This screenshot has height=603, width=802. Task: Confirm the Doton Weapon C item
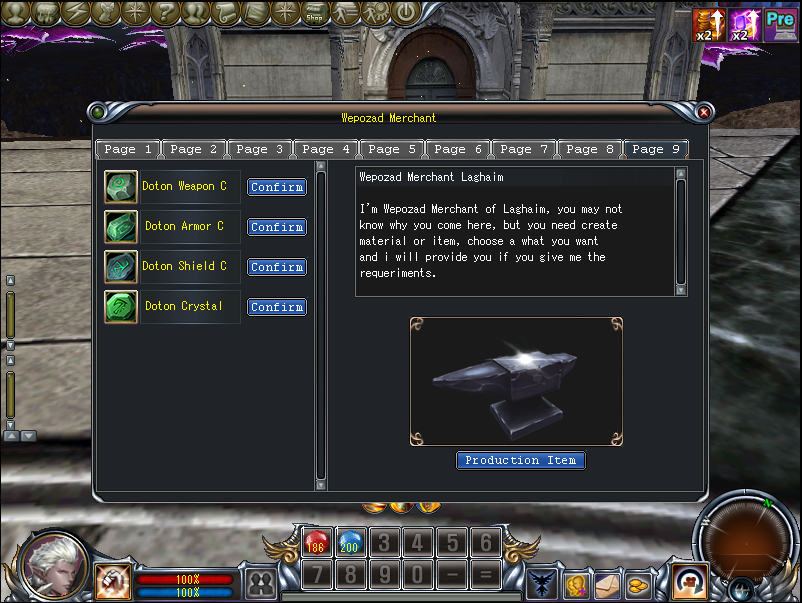pos(277,187)
